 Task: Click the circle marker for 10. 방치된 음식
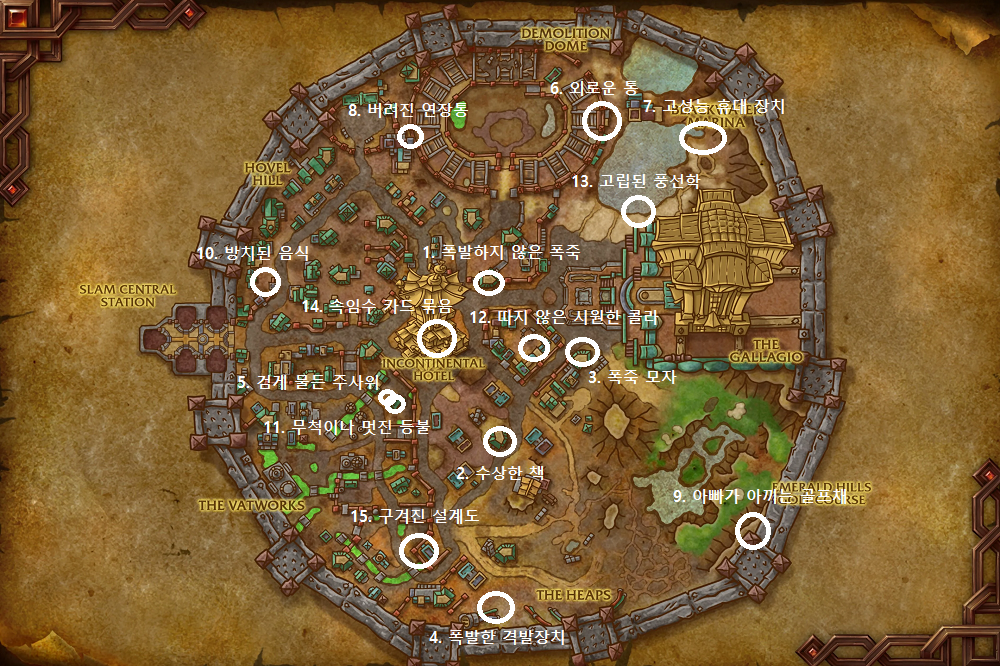pos(265,282)
